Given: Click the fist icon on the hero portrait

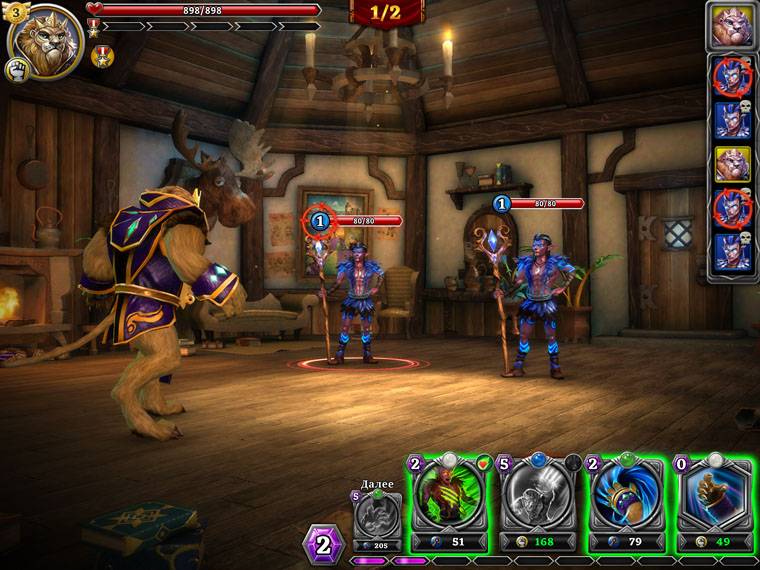Looking at the screenshot, I should tap(16, 70).
